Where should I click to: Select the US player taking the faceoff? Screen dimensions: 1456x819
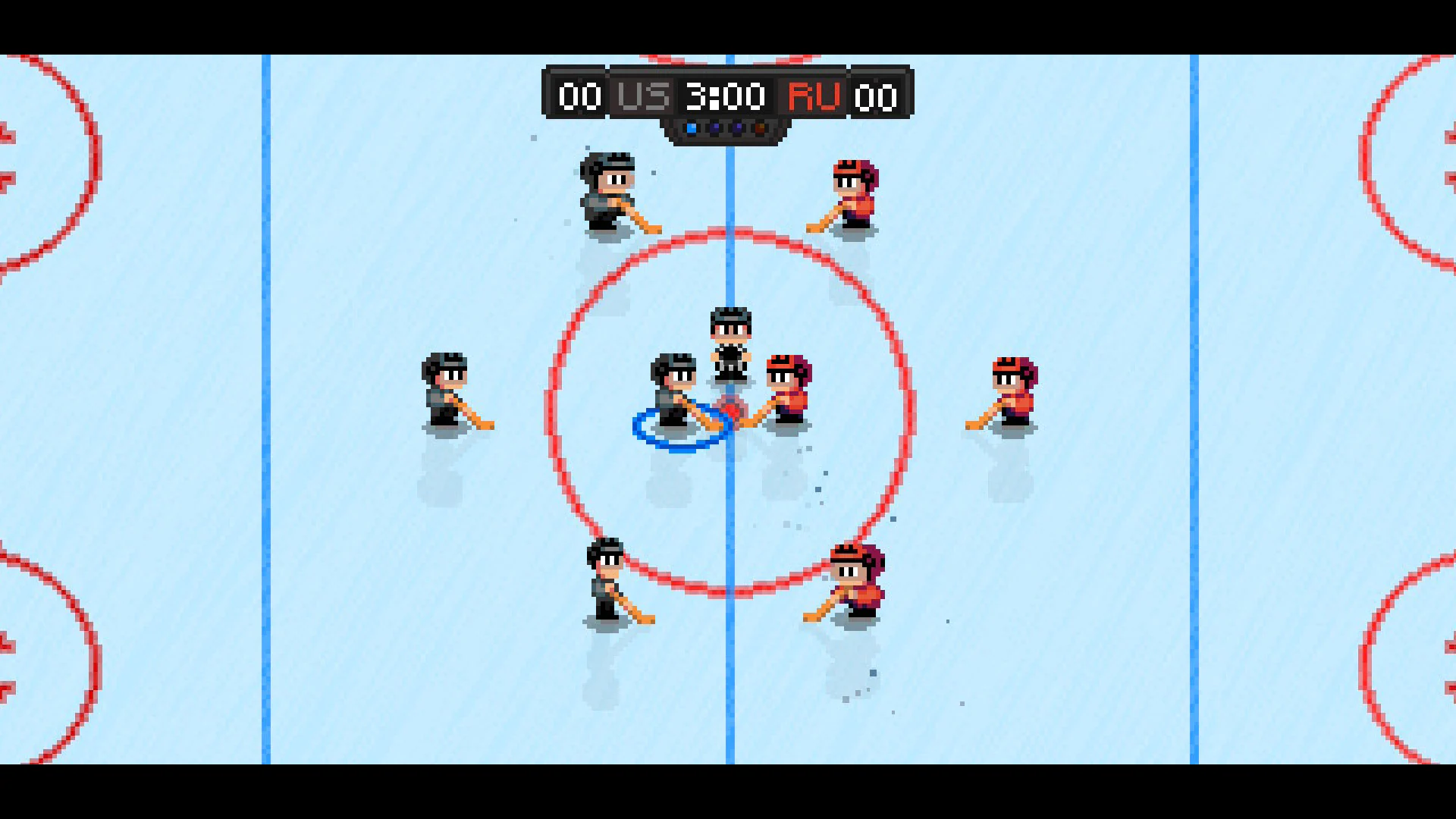coord(673,391)
